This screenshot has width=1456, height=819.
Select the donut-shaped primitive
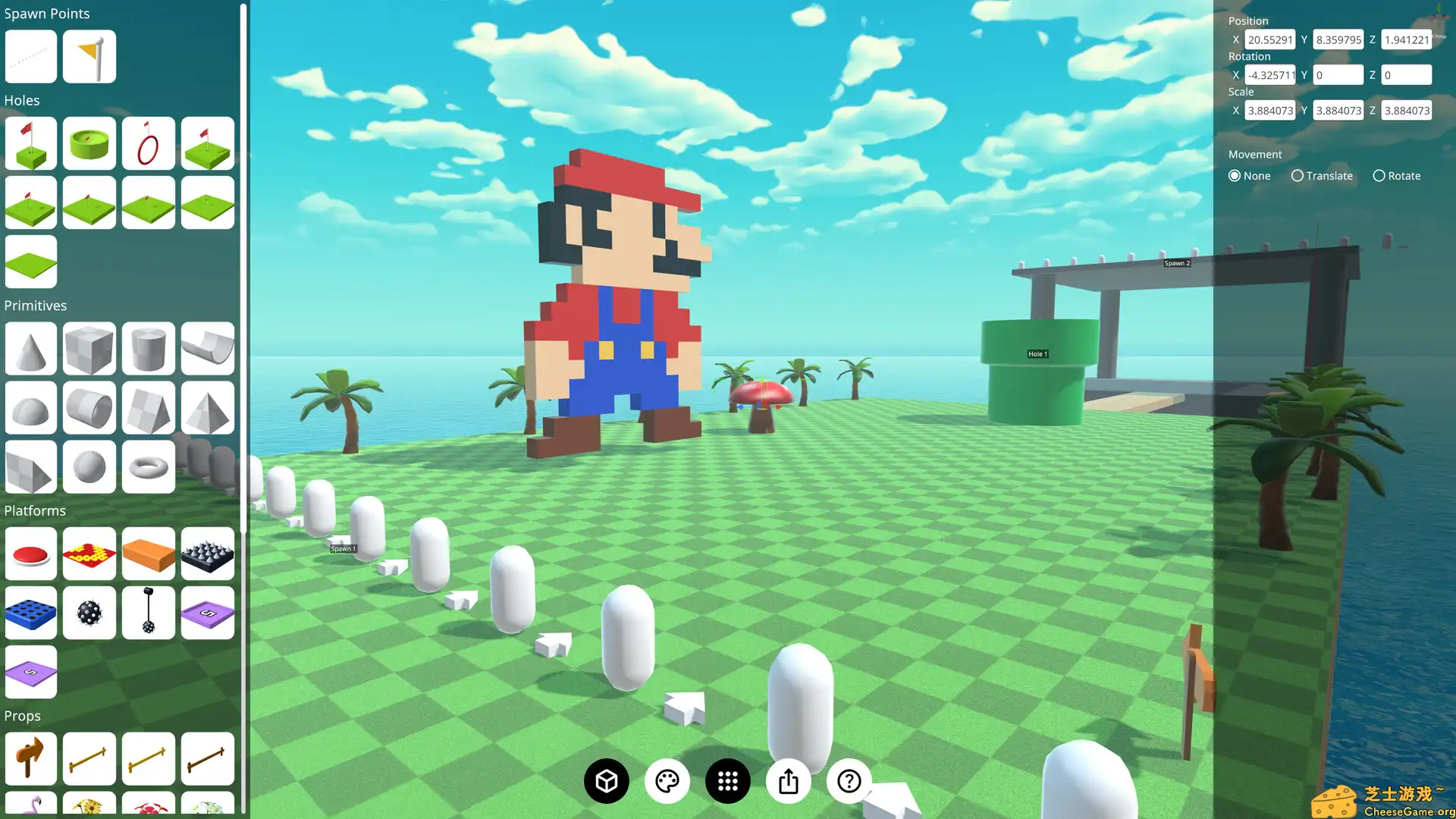(148, 467)
